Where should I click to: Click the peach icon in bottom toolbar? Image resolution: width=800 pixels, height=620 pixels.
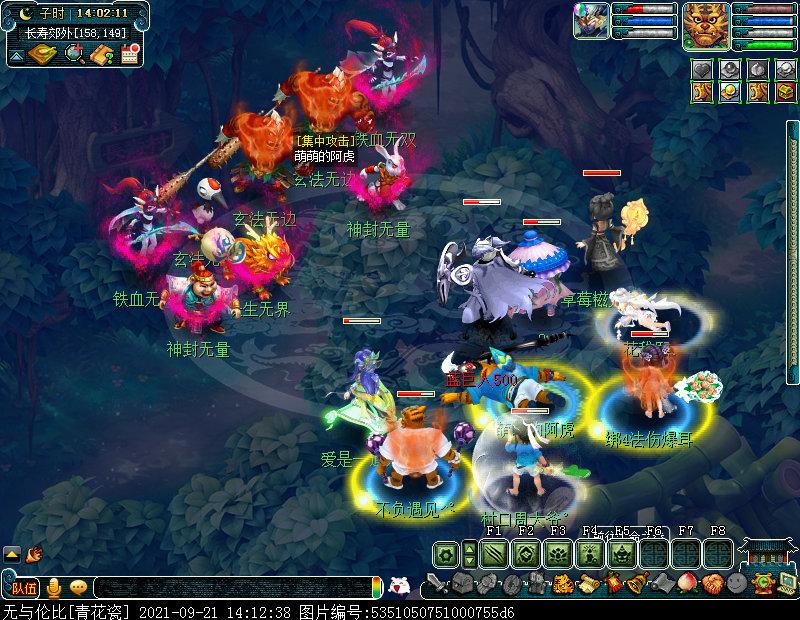(x=687, y=583)
